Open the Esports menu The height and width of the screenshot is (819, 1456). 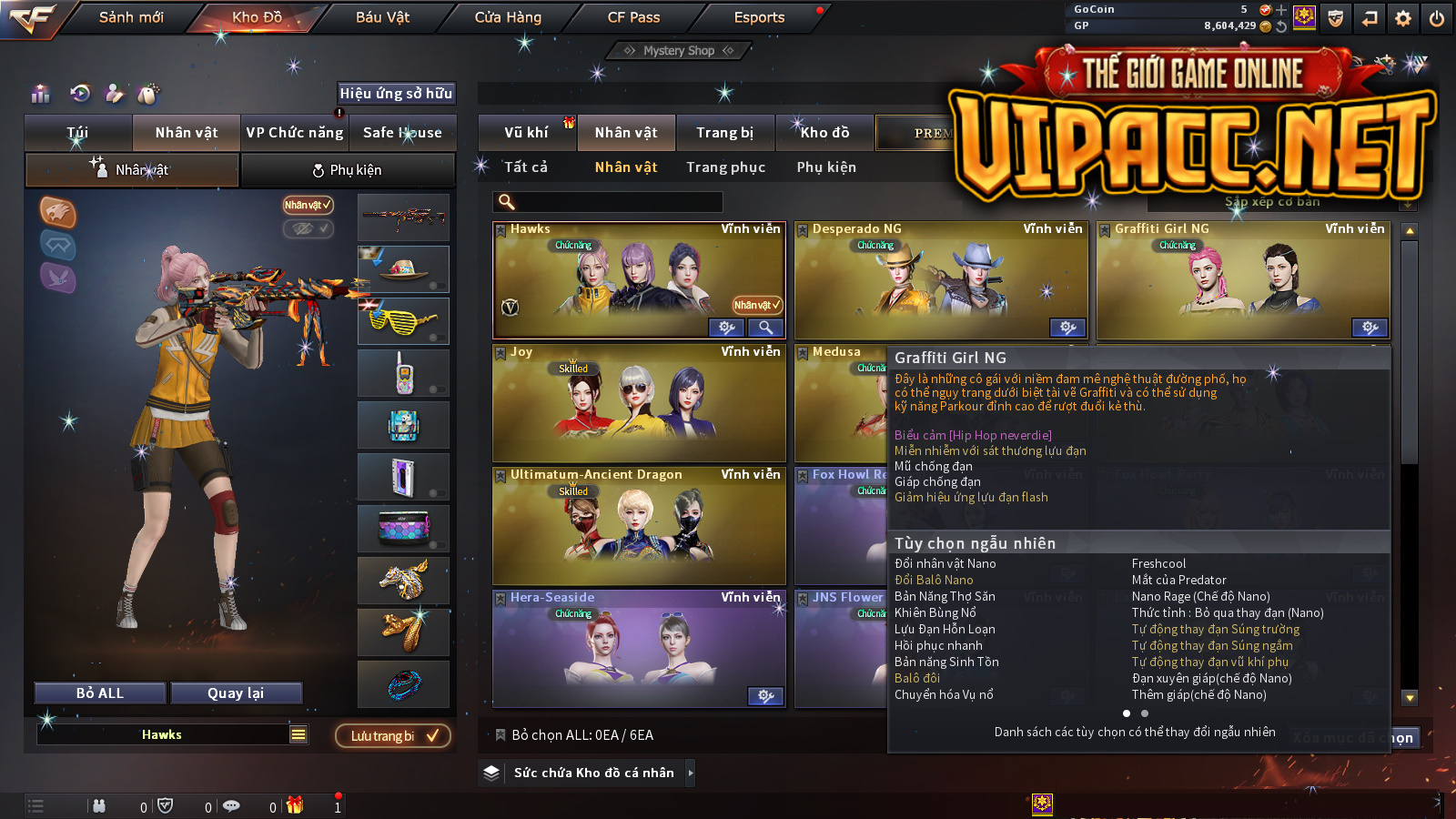tap(759, 17)
